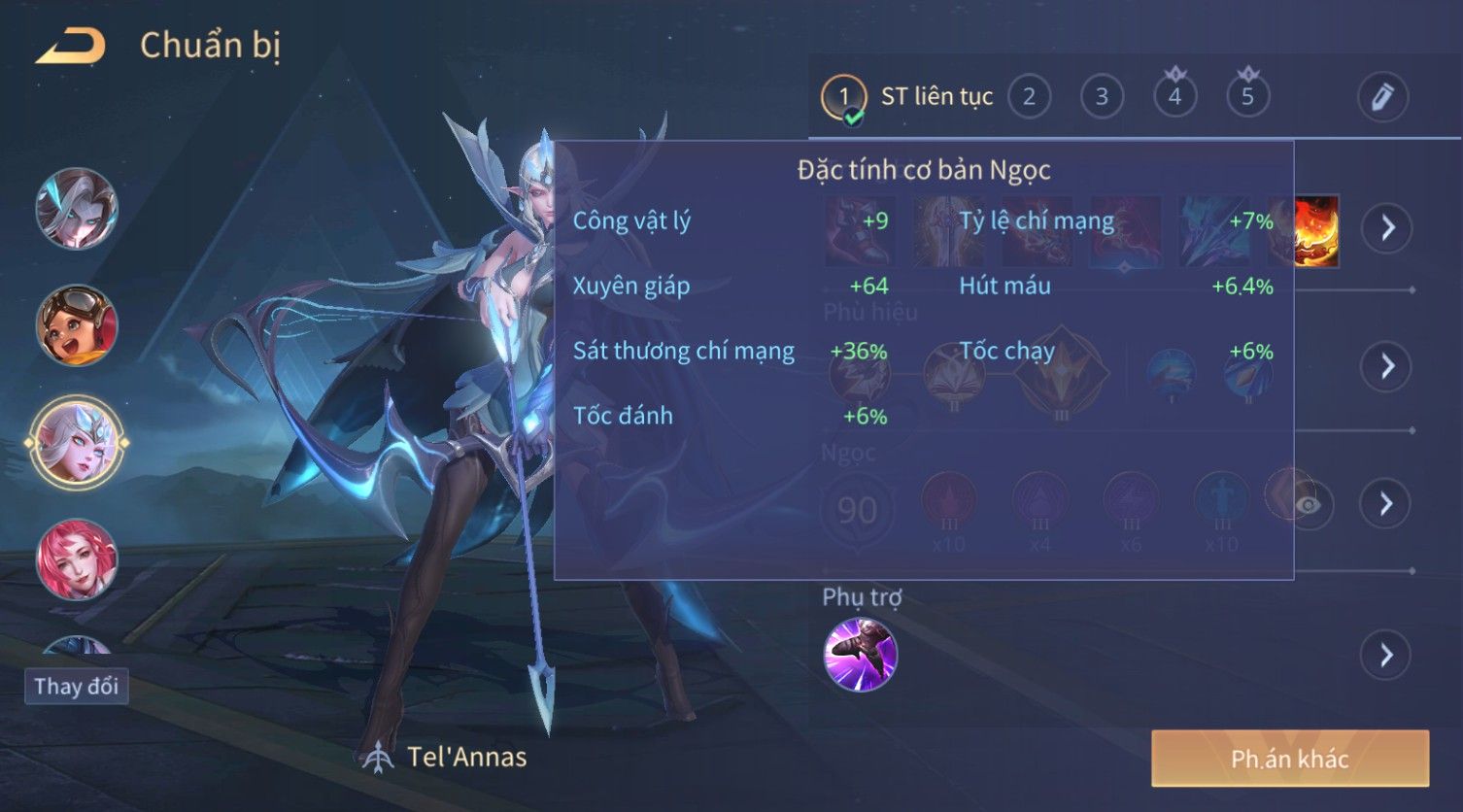Select the purple boot Phụ trợ spell
This screenshot has height=812, width=1463.
point(860,656)
